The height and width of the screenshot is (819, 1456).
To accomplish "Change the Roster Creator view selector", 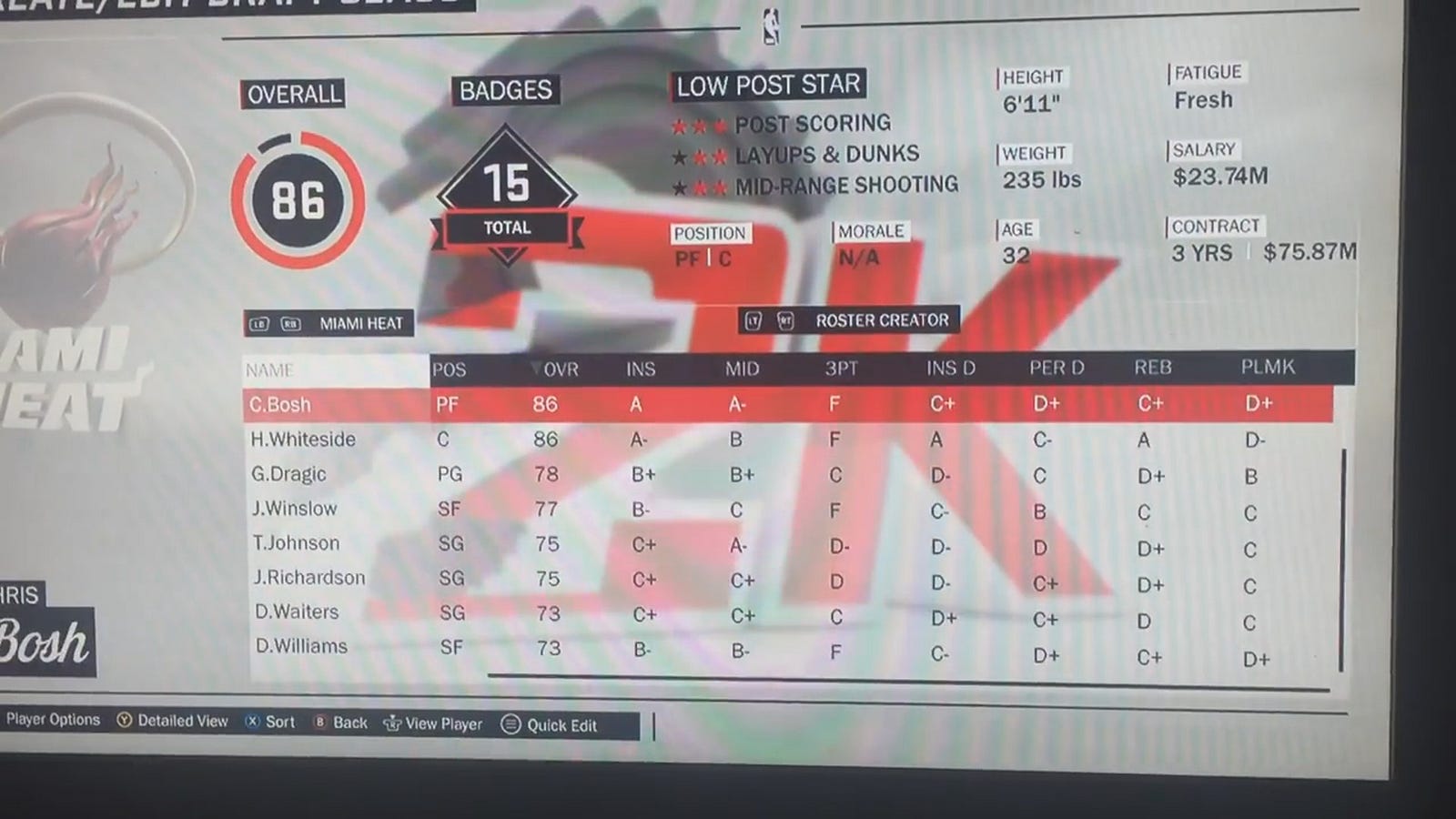I will 881,320.
